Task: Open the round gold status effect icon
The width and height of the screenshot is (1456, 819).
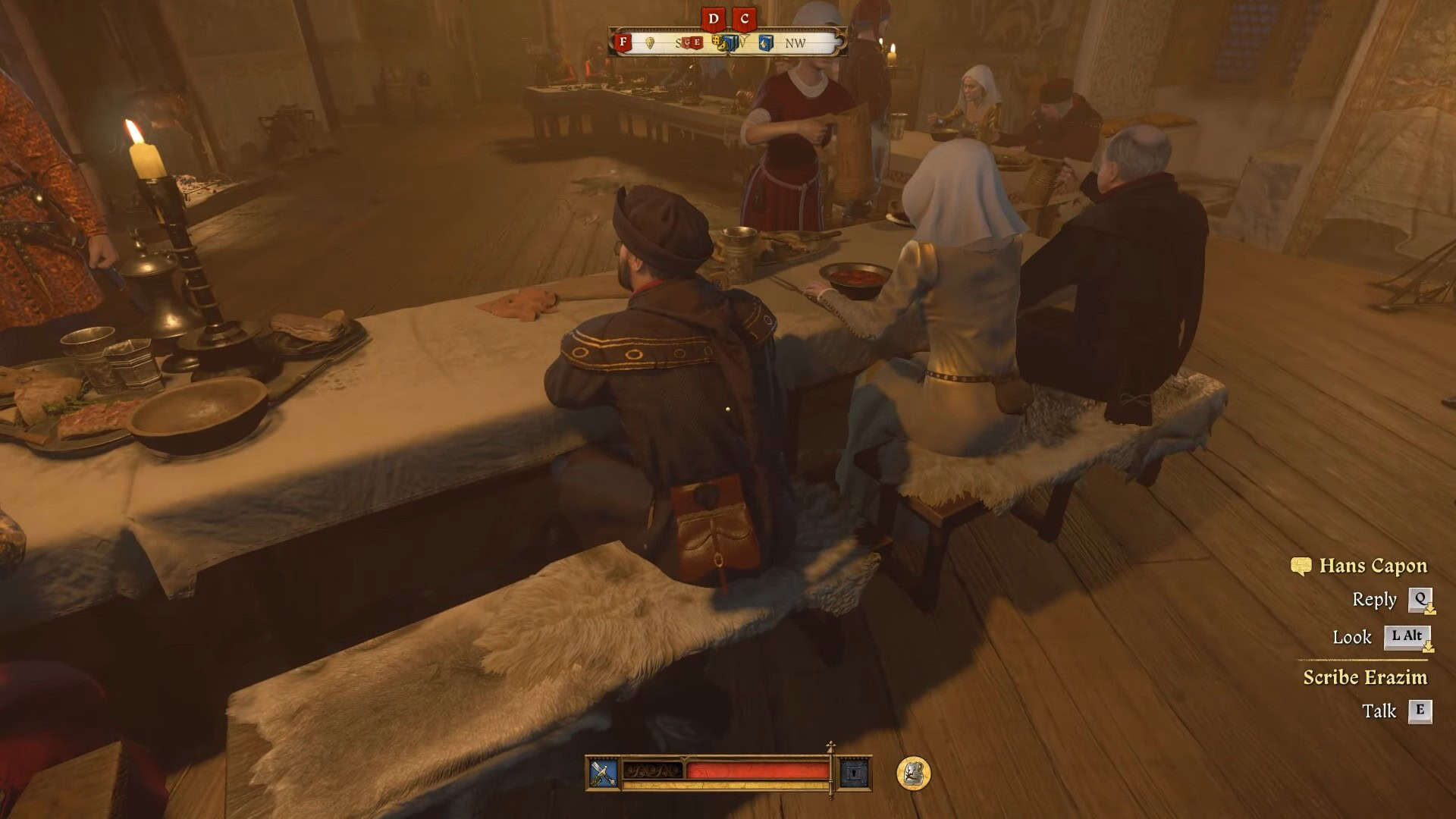Action: point(913,773)
